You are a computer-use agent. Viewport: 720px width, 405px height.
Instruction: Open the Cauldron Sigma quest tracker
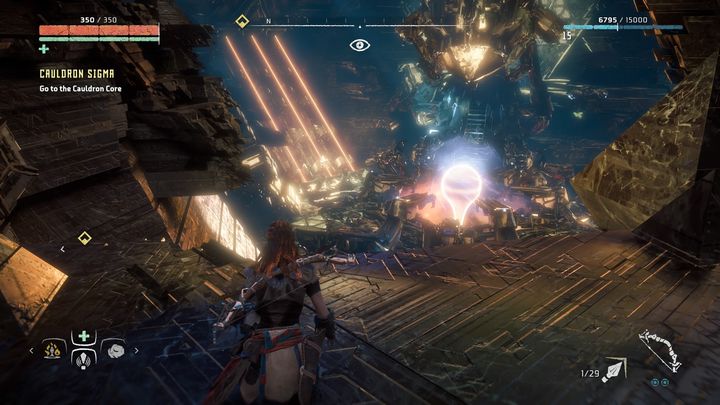75,73
